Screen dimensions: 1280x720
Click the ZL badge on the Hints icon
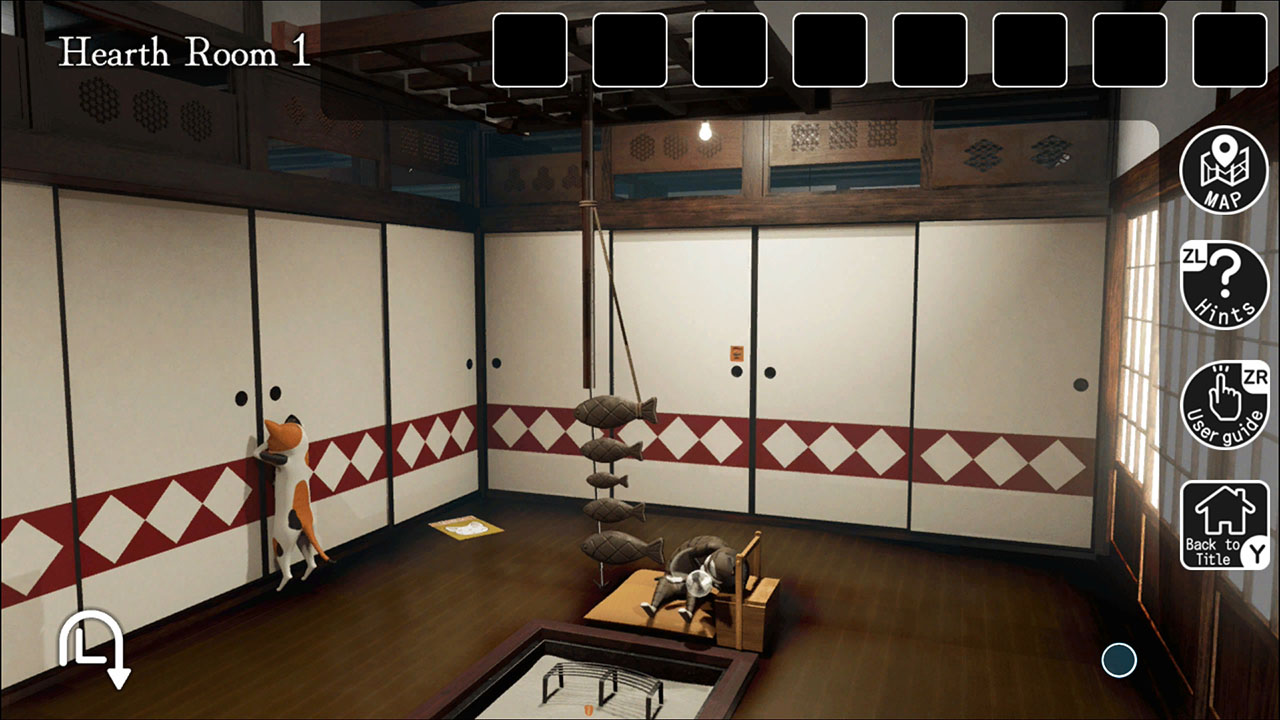(x=1192, y=254)
